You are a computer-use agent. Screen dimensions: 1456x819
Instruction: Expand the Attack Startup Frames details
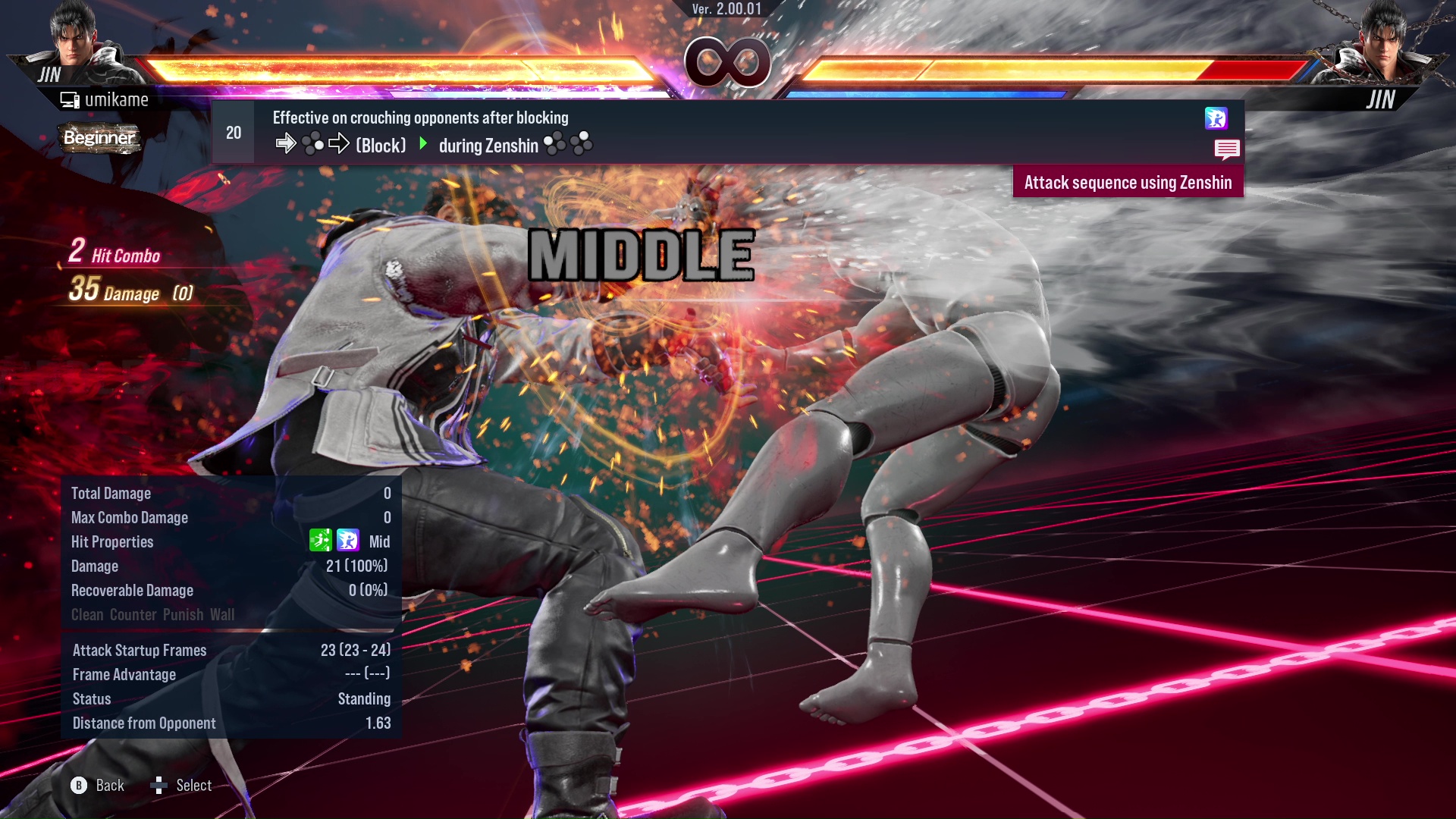227,650
